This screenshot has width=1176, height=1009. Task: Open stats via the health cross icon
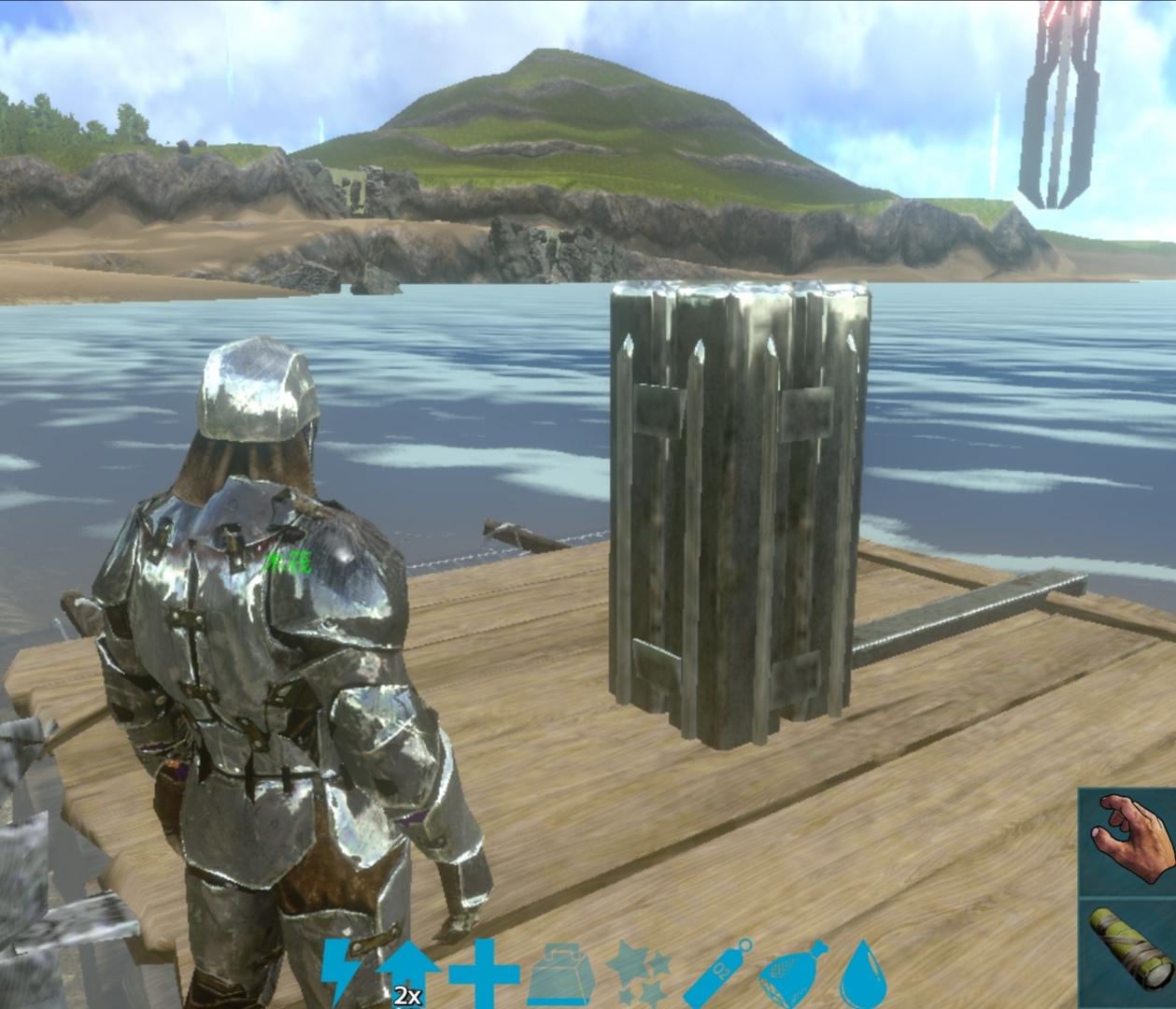tap(483, 973)
